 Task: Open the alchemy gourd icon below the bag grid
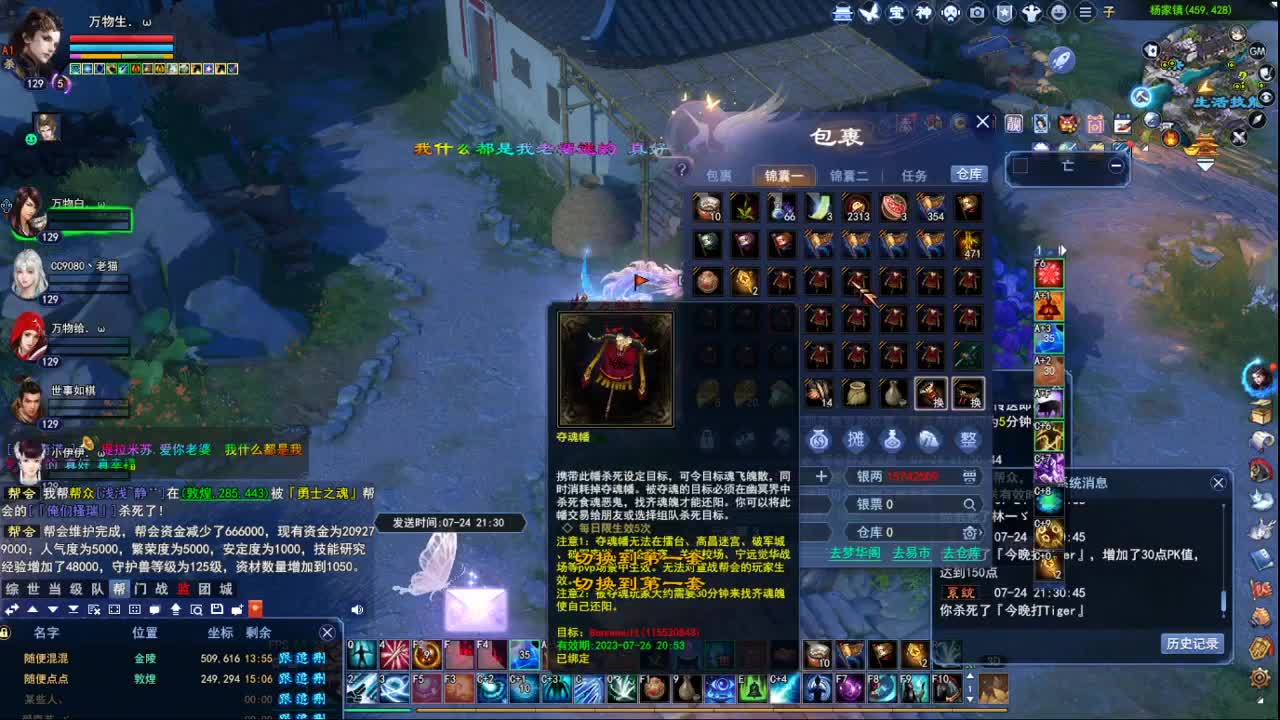pyautogui.click(x=892, y=438)
